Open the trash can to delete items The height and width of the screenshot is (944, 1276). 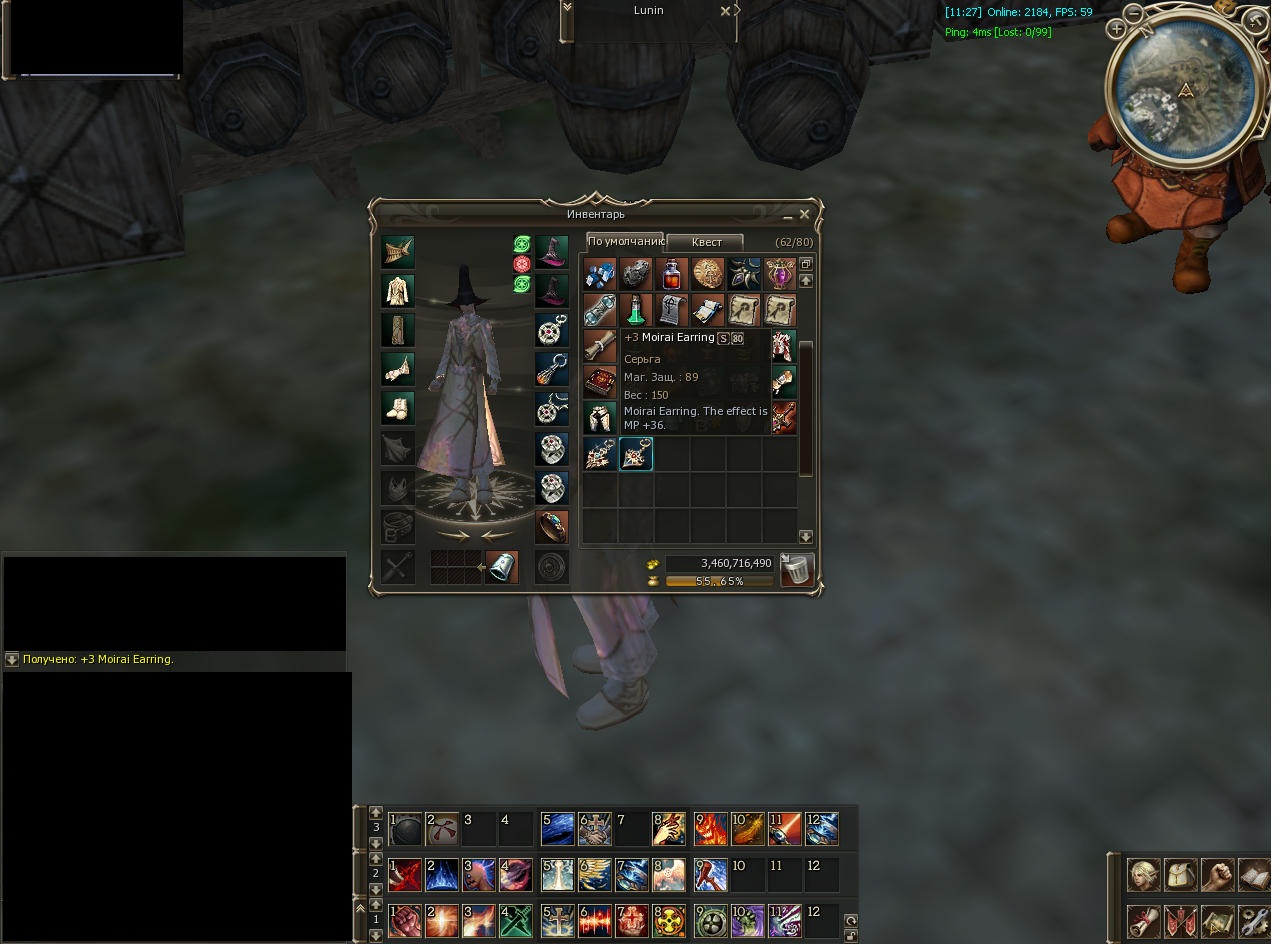797,569
